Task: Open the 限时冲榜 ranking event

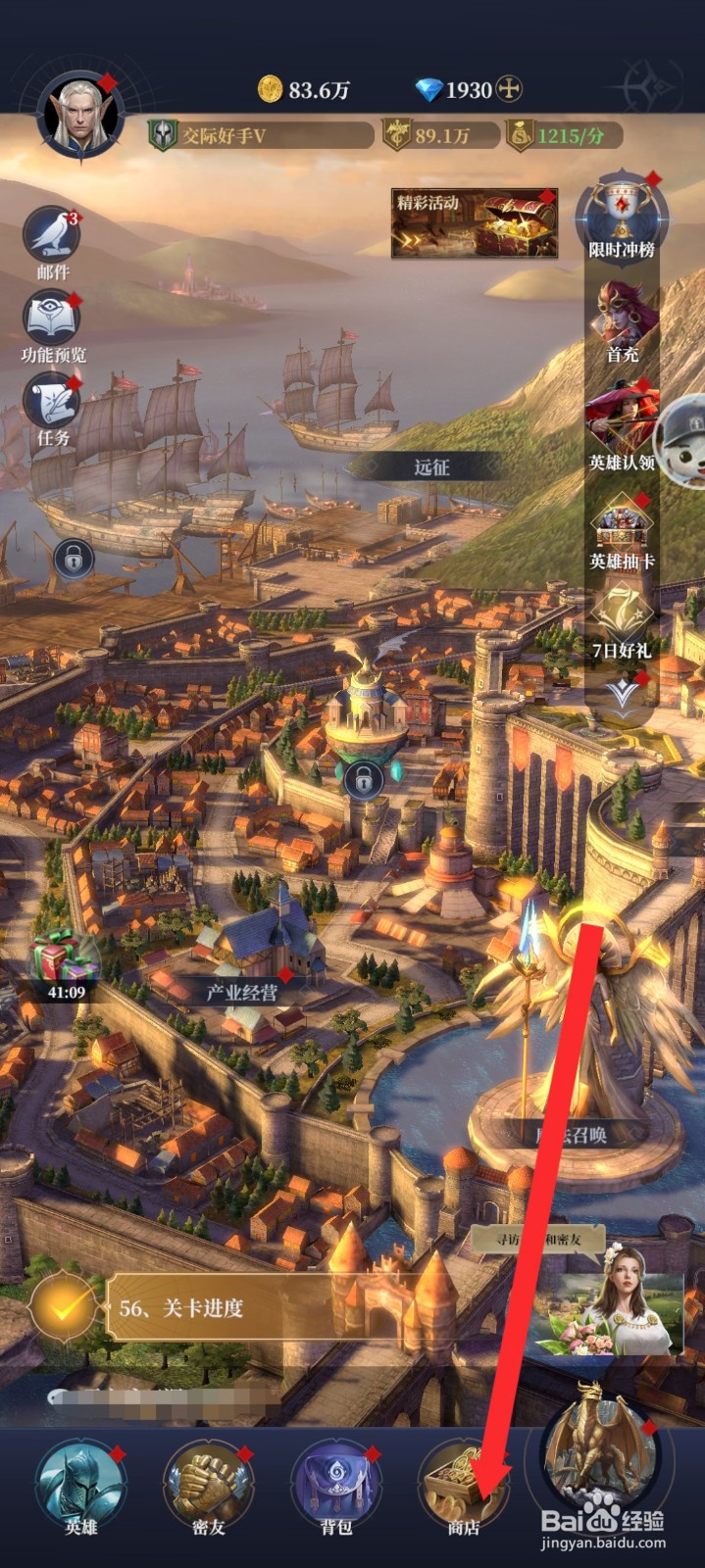Action: tap(621, 217)
